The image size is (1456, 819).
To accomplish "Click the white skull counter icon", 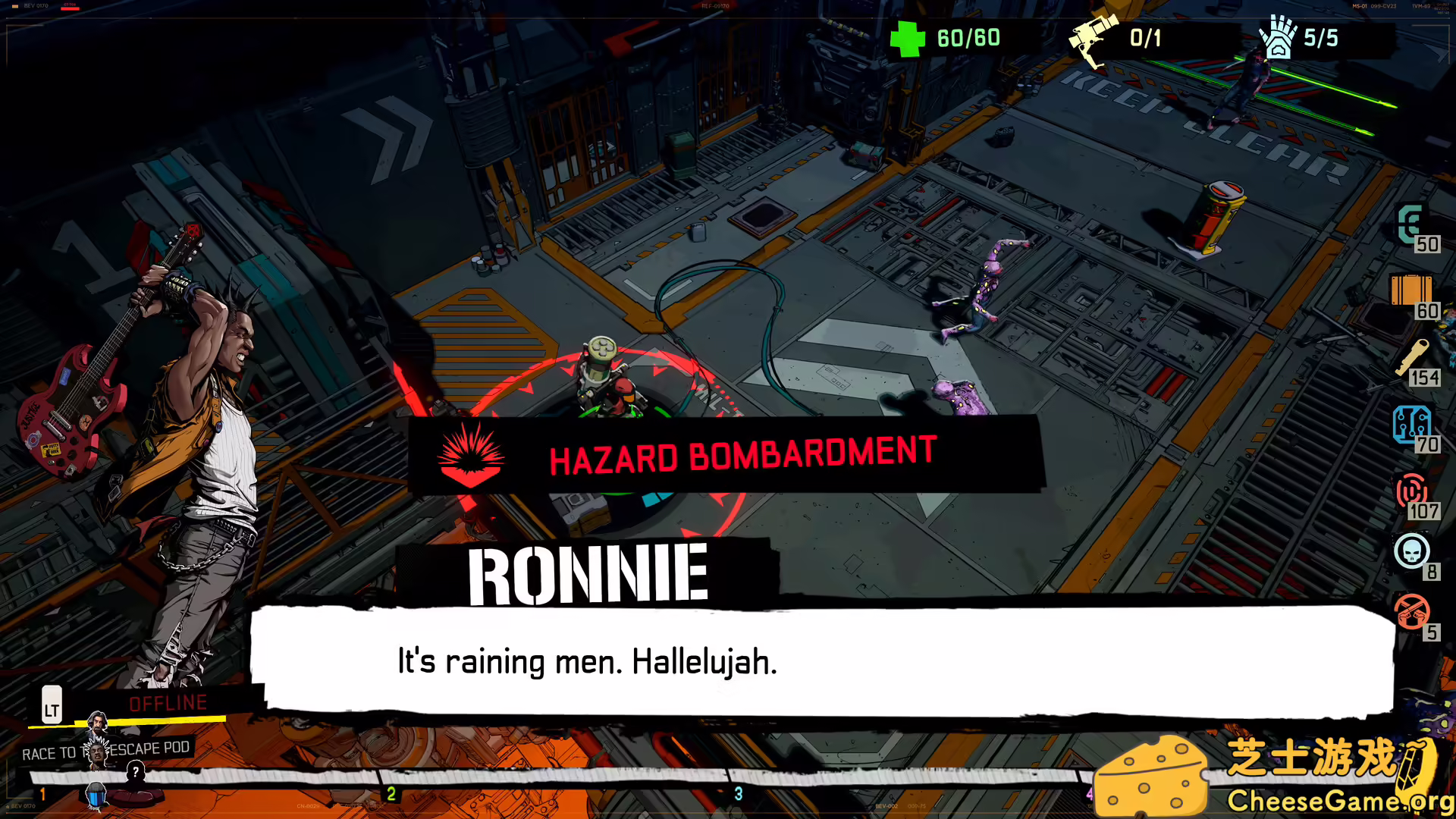I will point(1411,551).
